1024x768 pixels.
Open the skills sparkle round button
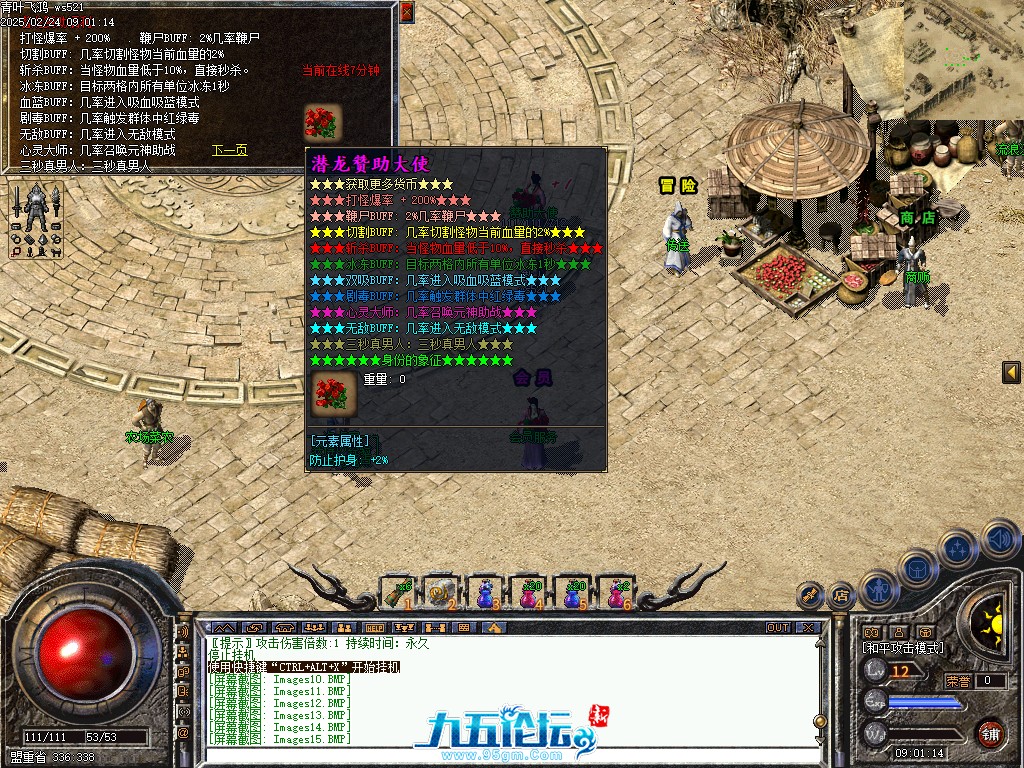pos(958,548)
